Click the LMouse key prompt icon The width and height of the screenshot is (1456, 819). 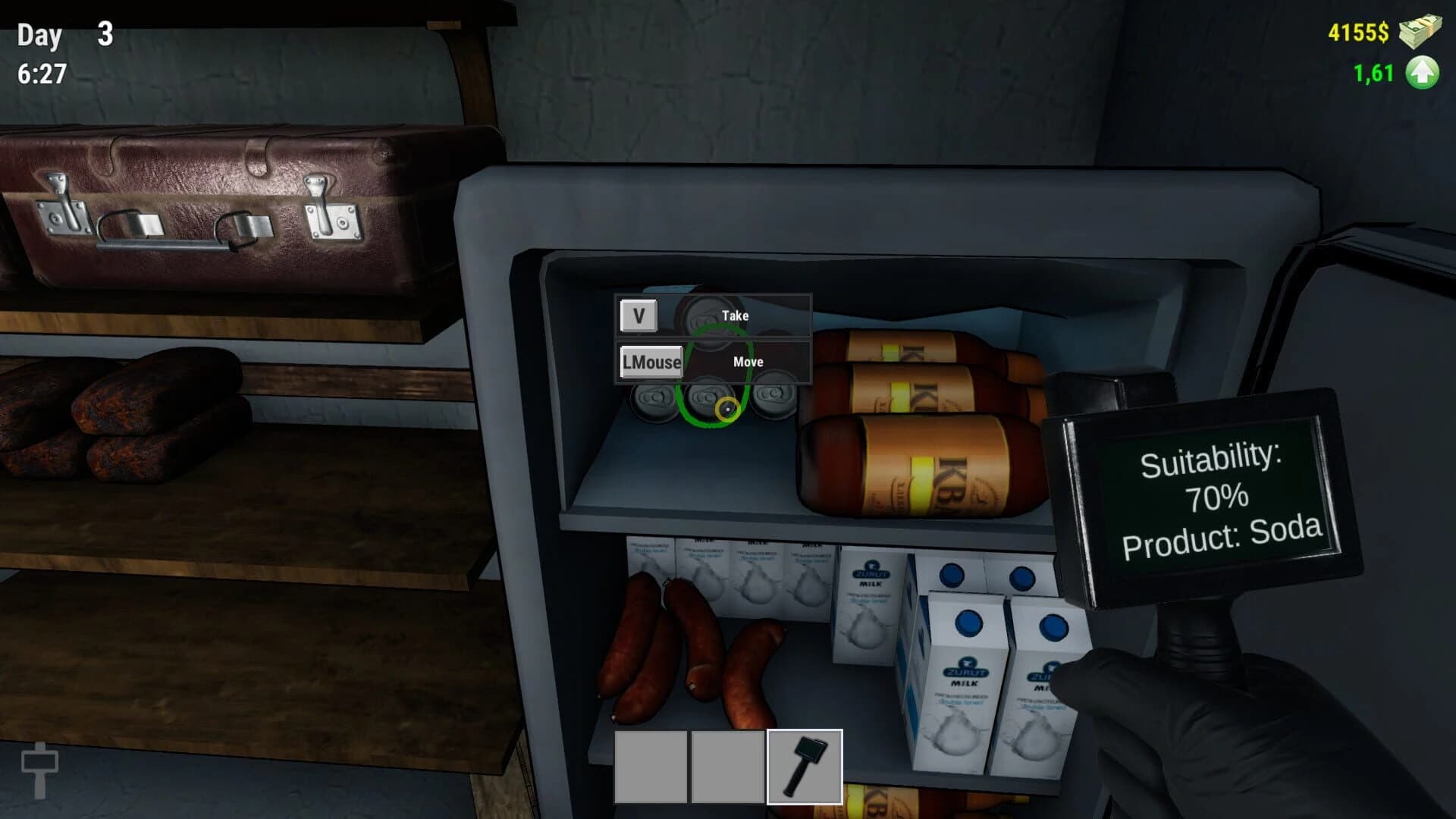coord(651,362)
